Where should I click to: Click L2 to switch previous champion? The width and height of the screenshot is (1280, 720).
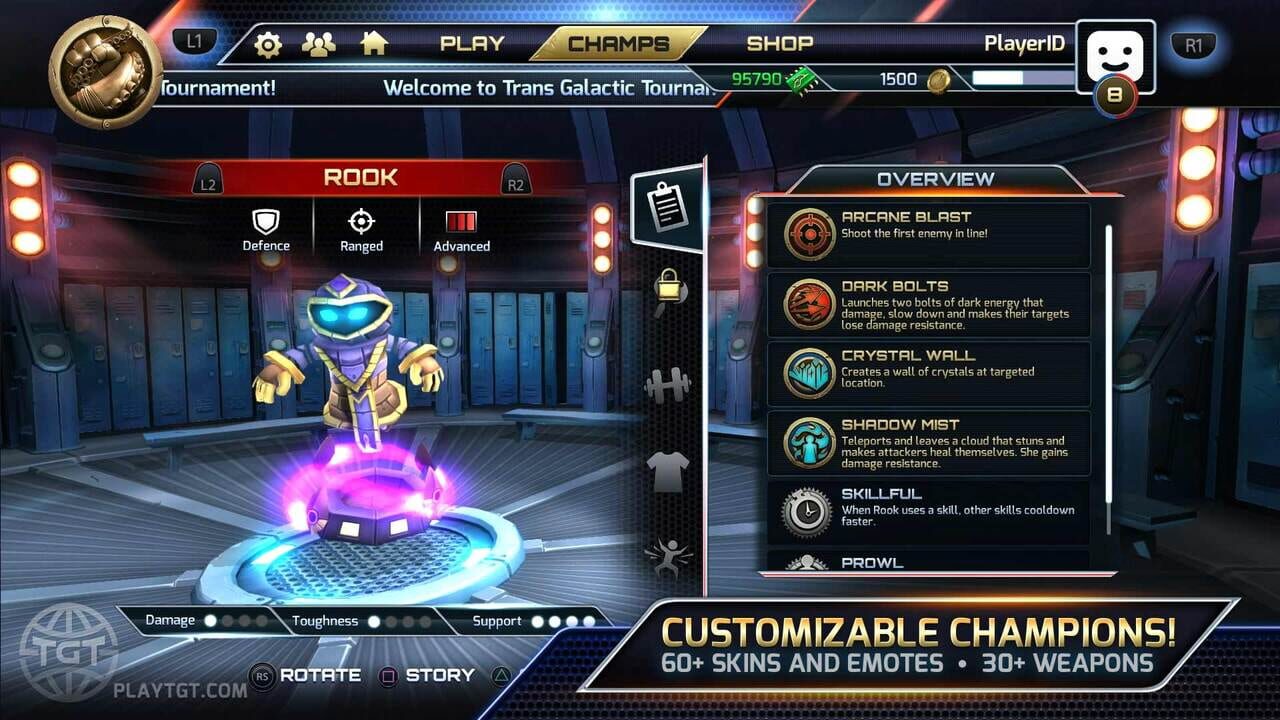click(210, 181)
